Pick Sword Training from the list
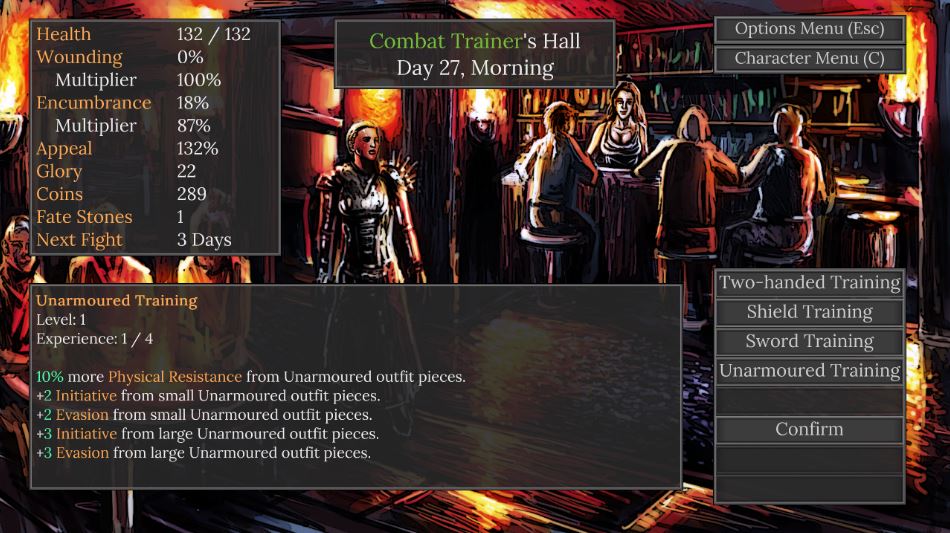This screenshot has width=950, height=533. pos(809,341)
